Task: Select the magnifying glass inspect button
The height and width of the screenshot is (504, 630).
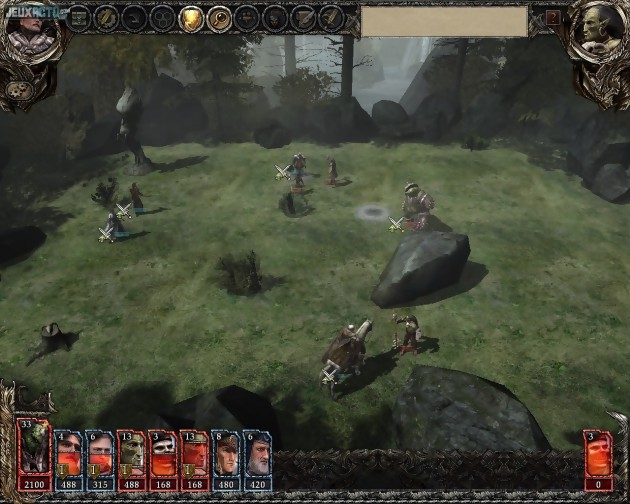Action: [x=218, y=18]
